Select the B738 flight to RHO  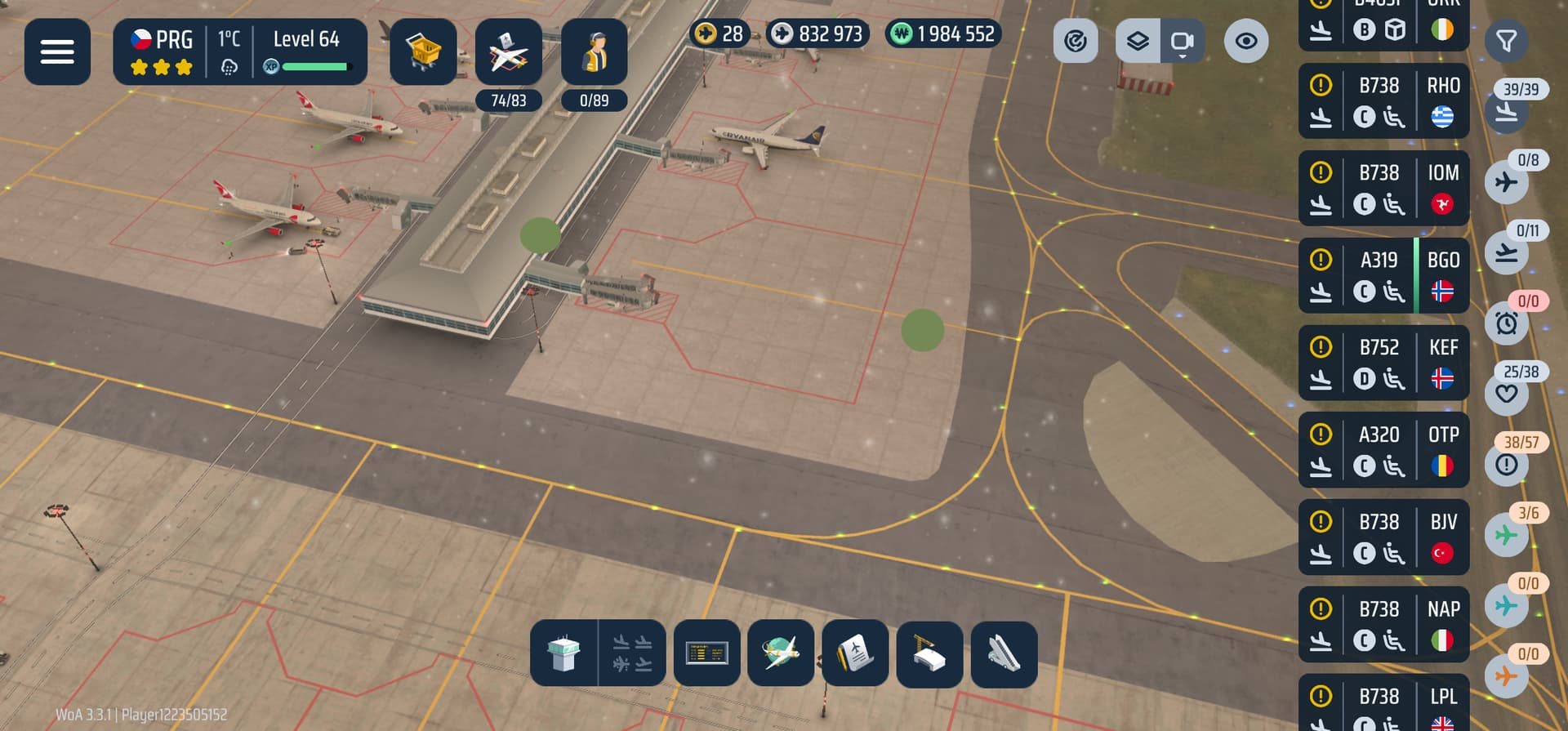click(1383, 101)
